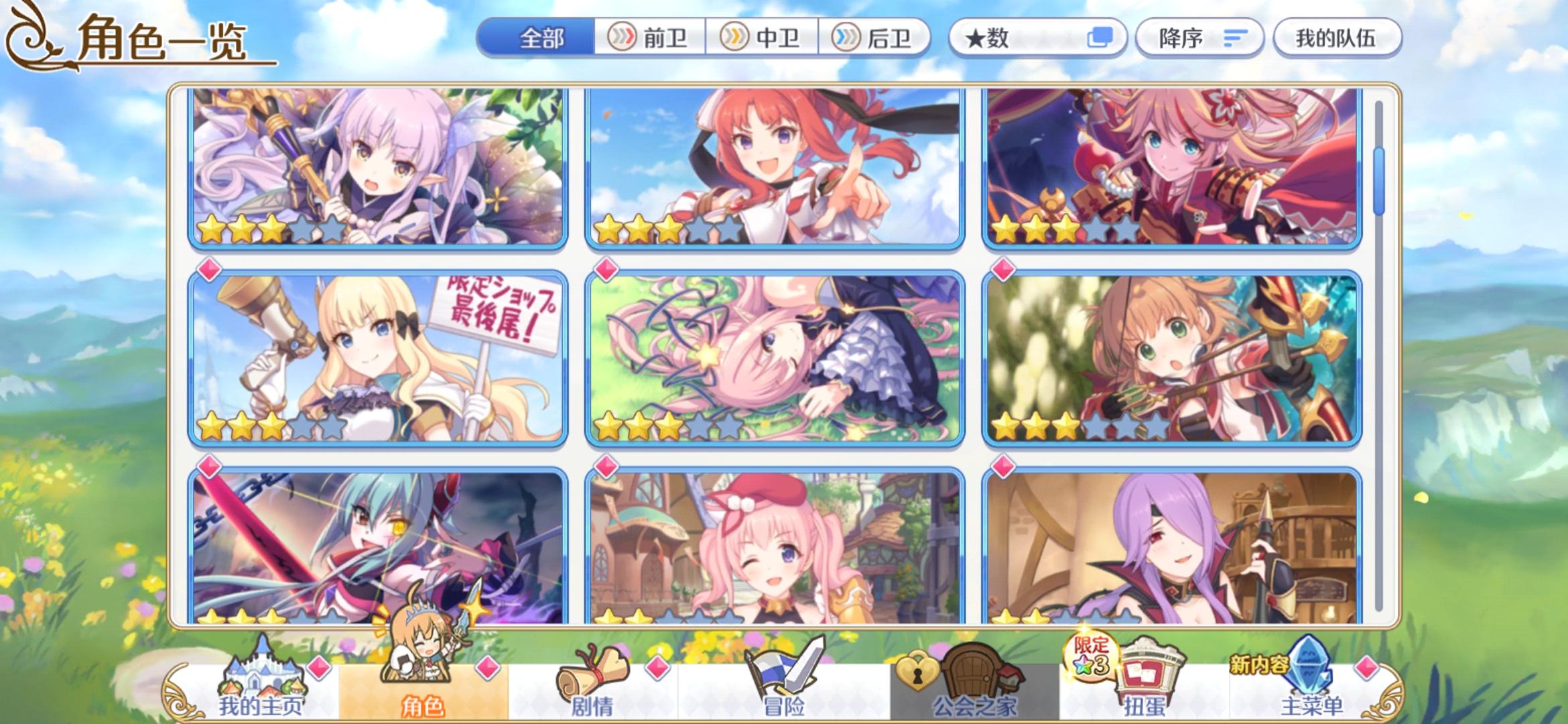Viewport: 1568px width, 724px height.
Task: Switch filter to 中卫 midguard
Action: [764, 39]
